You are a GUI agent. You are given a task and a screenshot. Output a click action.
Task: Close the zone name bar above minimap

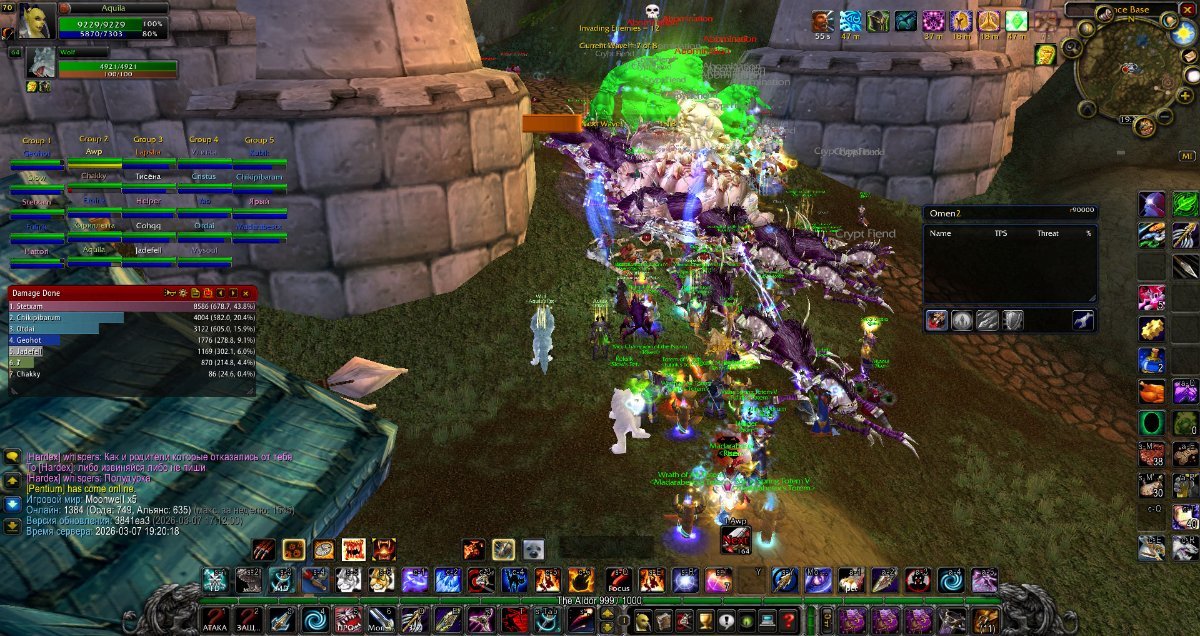pyautogui.click(x=1187, y=10)
